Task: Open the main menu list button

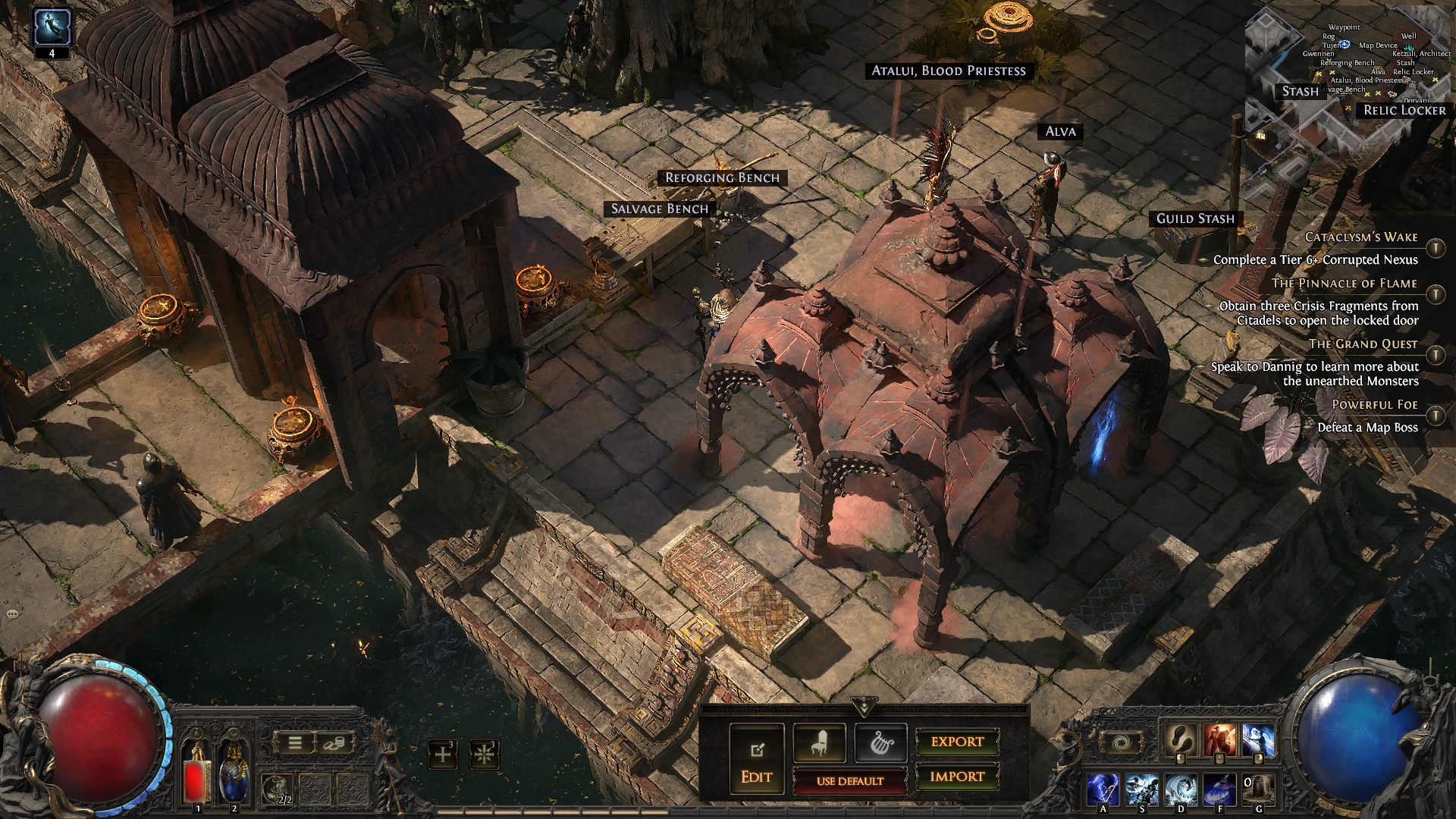Action: 295,744
